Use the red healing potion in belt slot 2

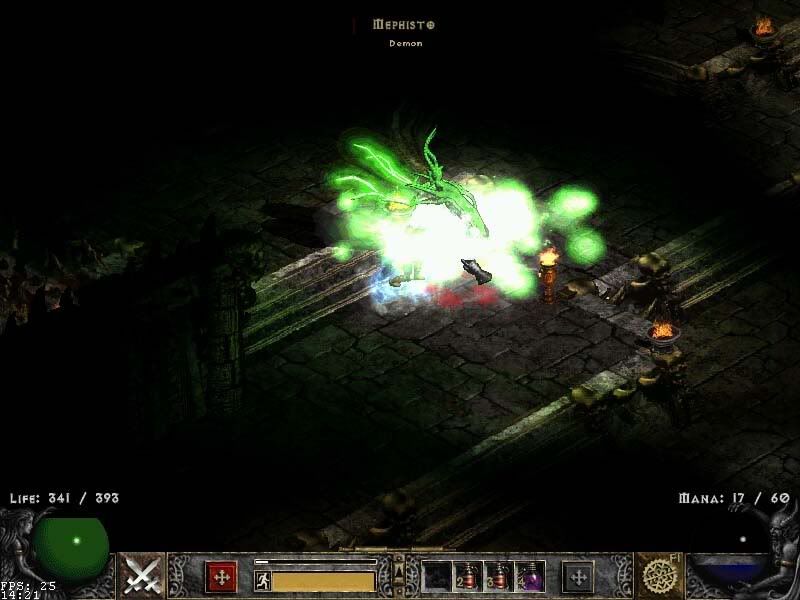click(468, 577)
